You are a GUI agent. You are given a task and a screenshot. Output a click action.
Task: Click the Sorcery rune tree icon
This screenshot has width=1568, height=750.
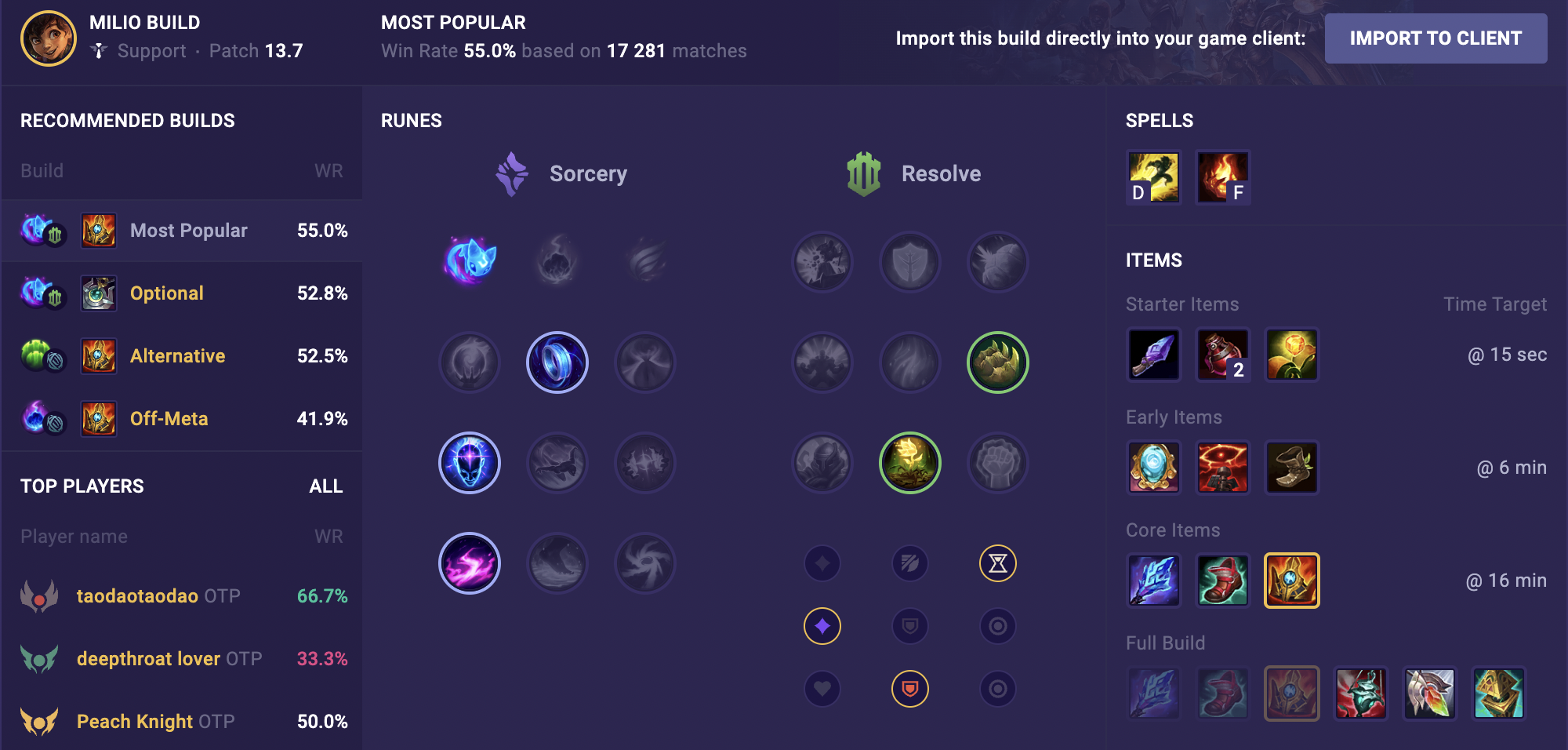coord(510,173)
